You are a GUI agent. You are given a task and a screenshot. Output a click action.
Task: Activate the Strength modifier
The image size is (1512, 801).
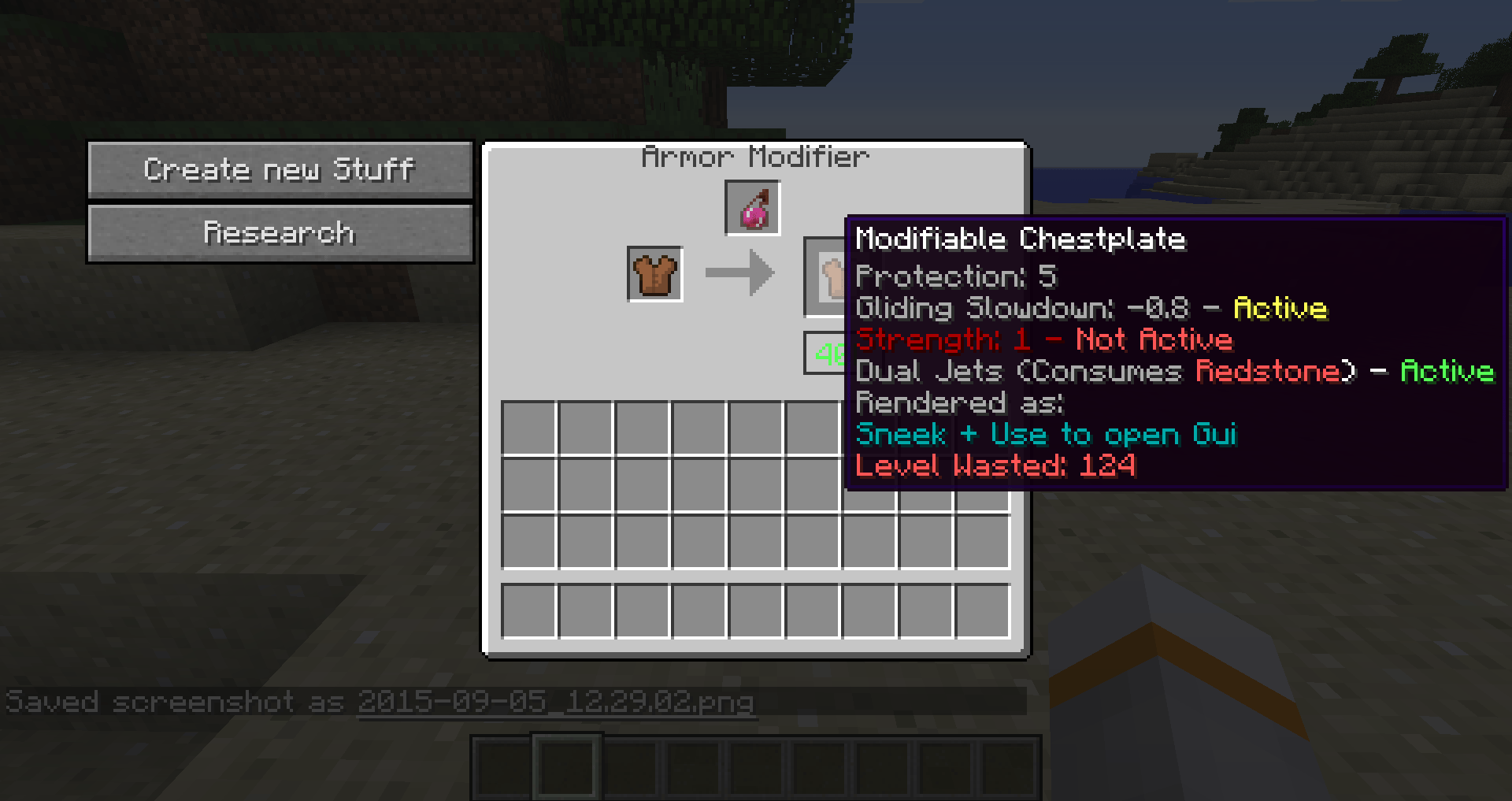pos(1043,339)
